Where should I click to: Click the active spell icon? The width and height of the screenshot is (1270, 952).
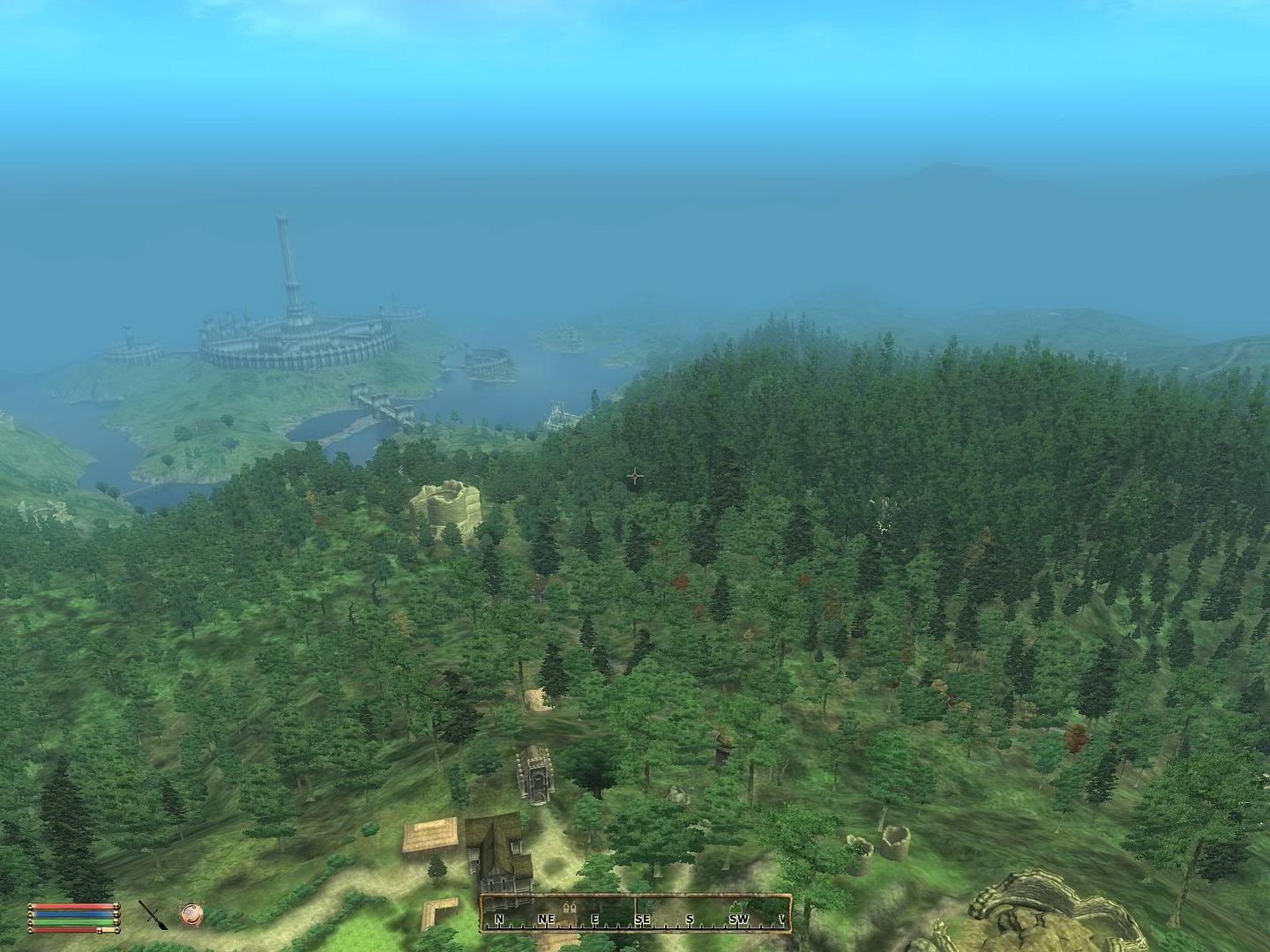[x=190, y=914]
